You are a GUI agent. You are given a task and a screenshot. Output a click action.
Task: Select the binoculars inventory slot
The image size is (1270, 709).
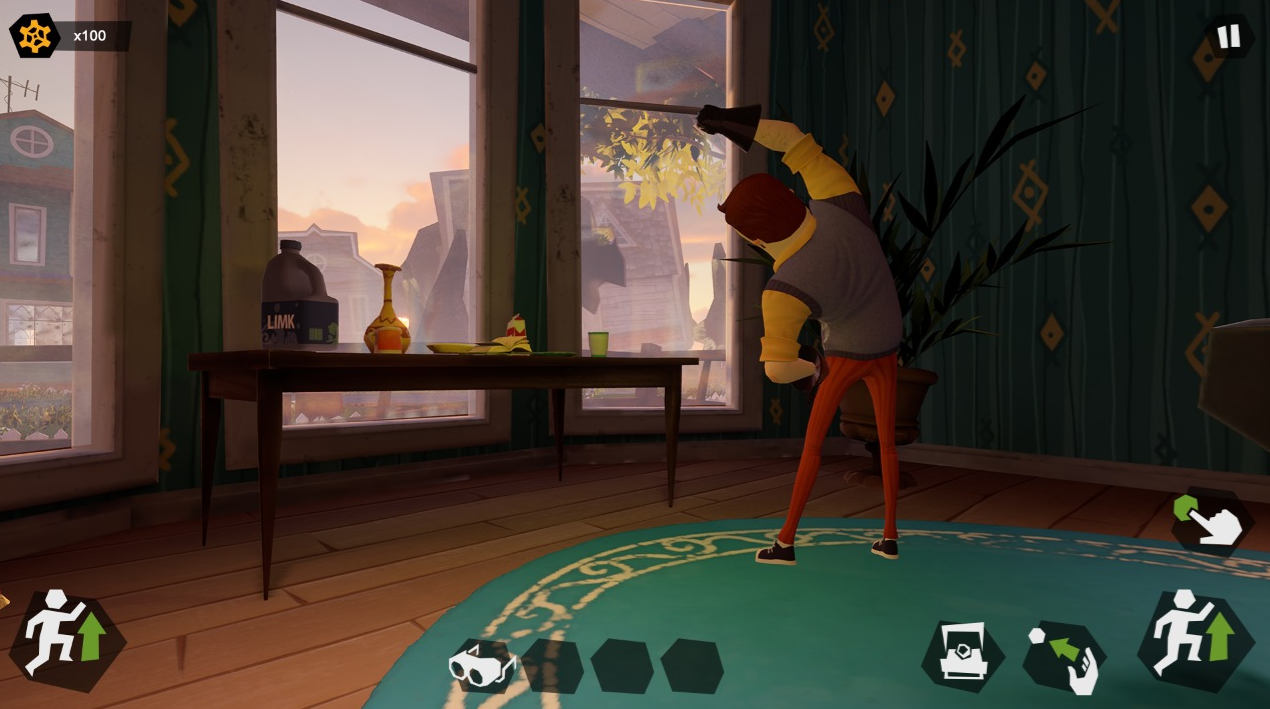click(x=482, y=665)
